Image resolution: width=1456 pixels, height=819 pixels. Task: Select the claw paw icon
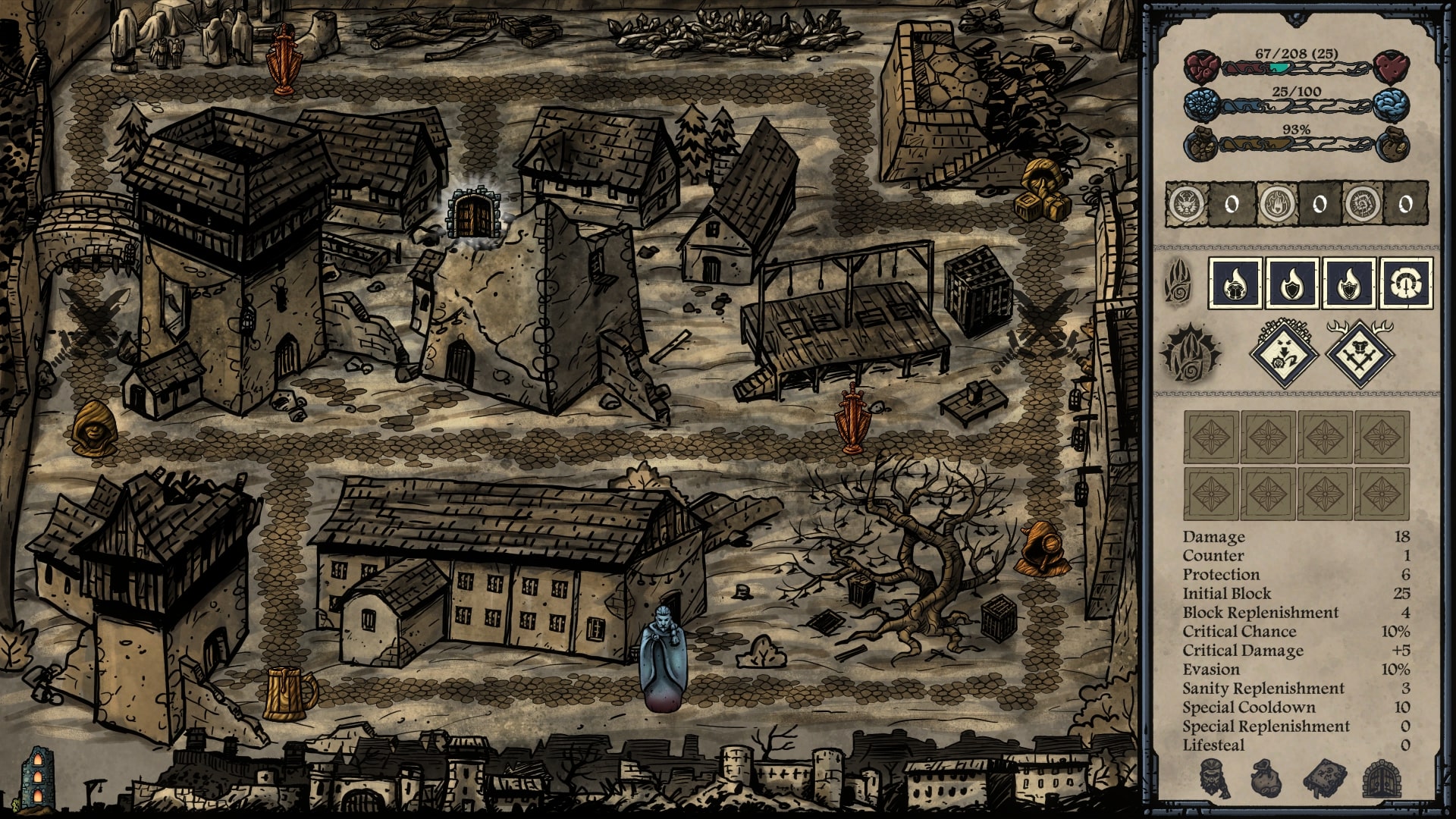pyautogui.click(x=1178, y=283)
